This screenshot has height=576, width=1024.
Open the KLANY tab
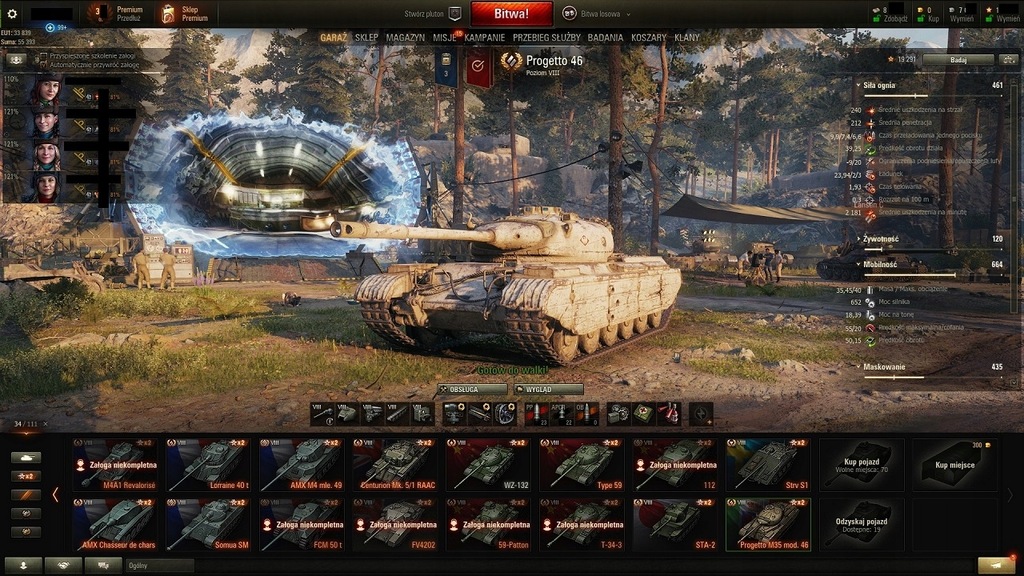(x=687, y=38)
